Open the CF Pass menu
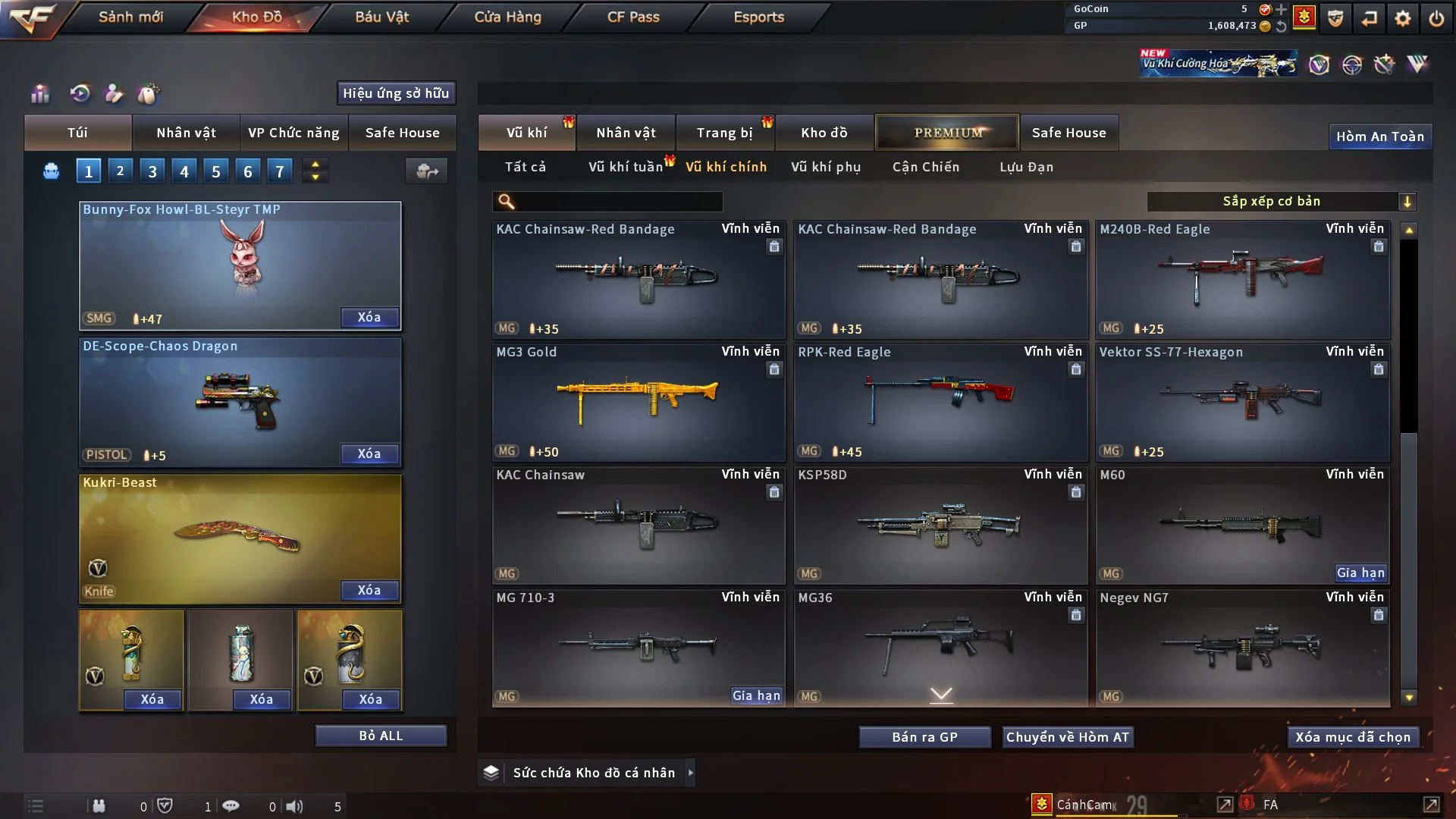Screen dimensions: 1456x819 tap(633, 17)
